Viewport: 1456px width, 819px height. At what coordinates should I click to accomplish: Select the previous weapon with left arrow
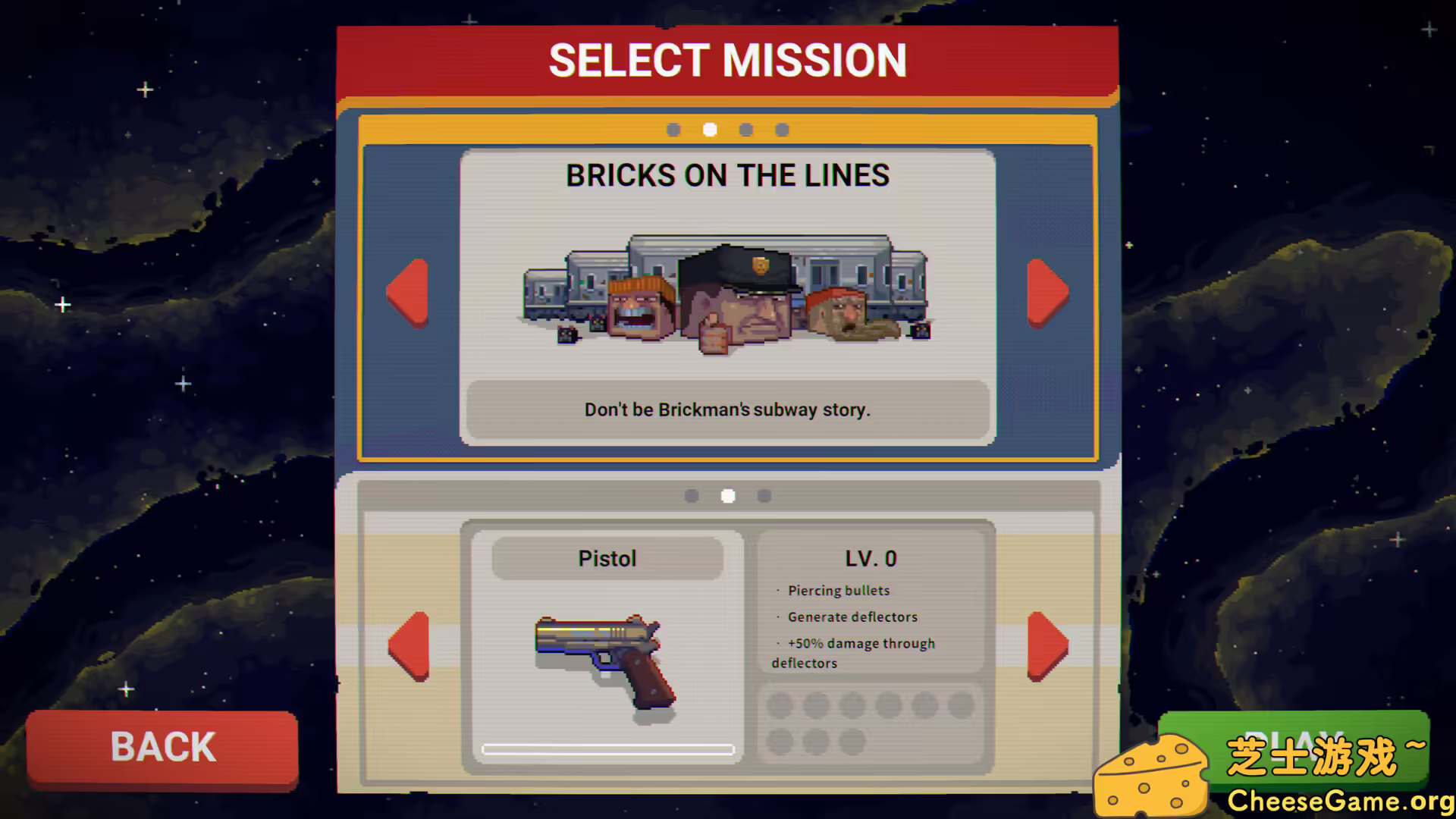tap(408, 648)
